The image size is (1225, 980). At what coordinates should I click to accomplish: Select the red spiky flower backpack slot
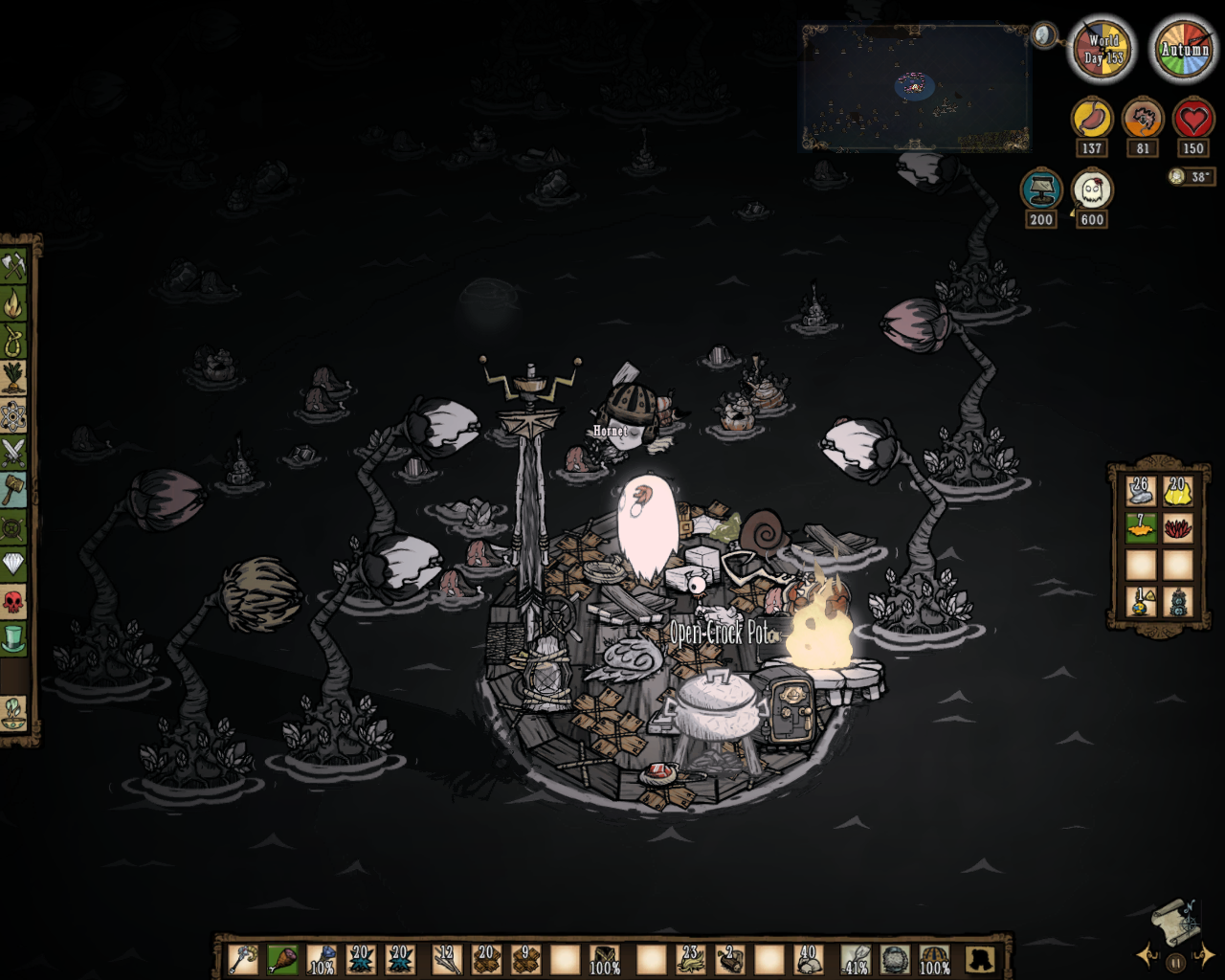tap(1177, 527)
